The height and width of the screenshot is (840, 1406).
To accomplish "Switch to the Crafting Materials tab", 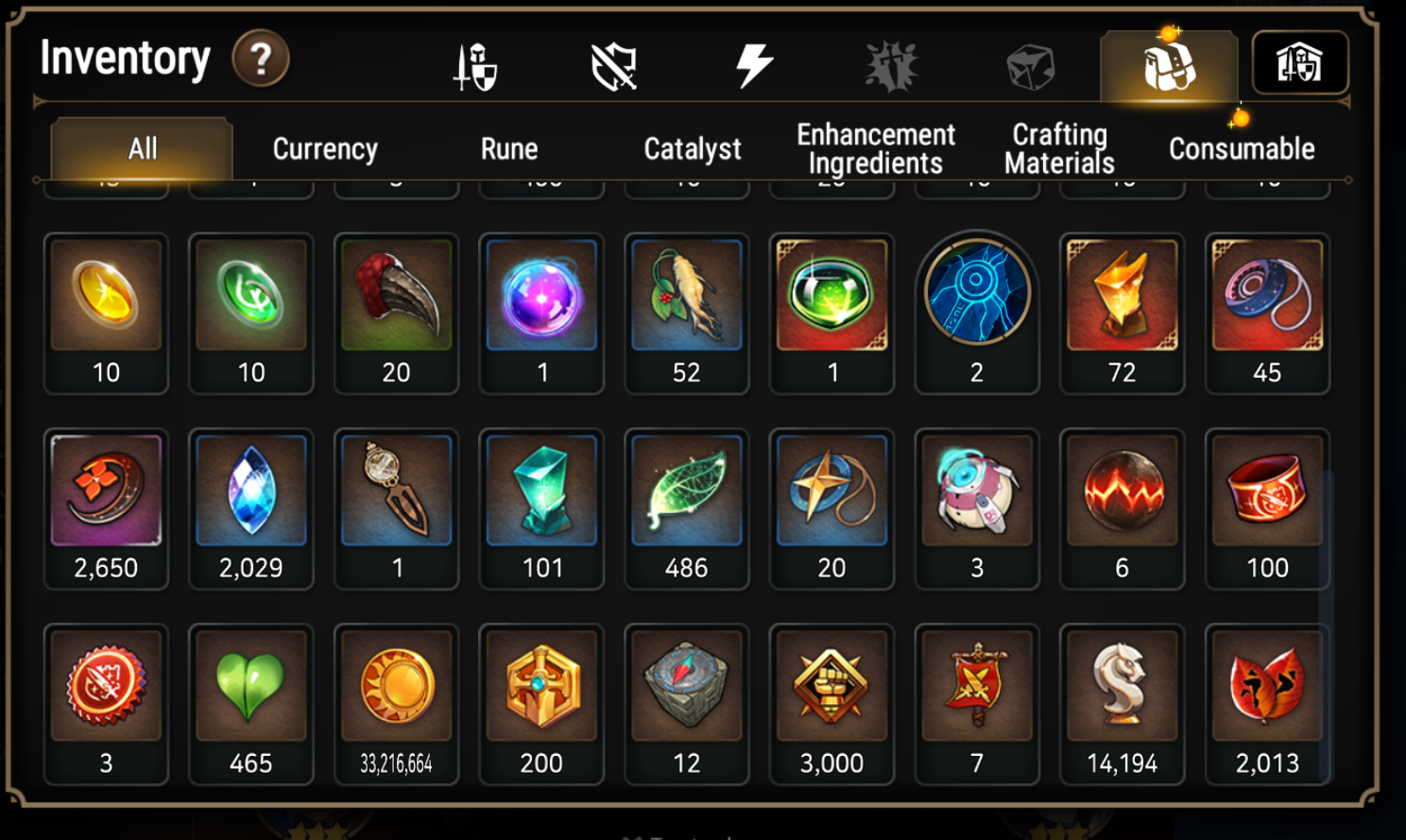I will (1058, 148).
